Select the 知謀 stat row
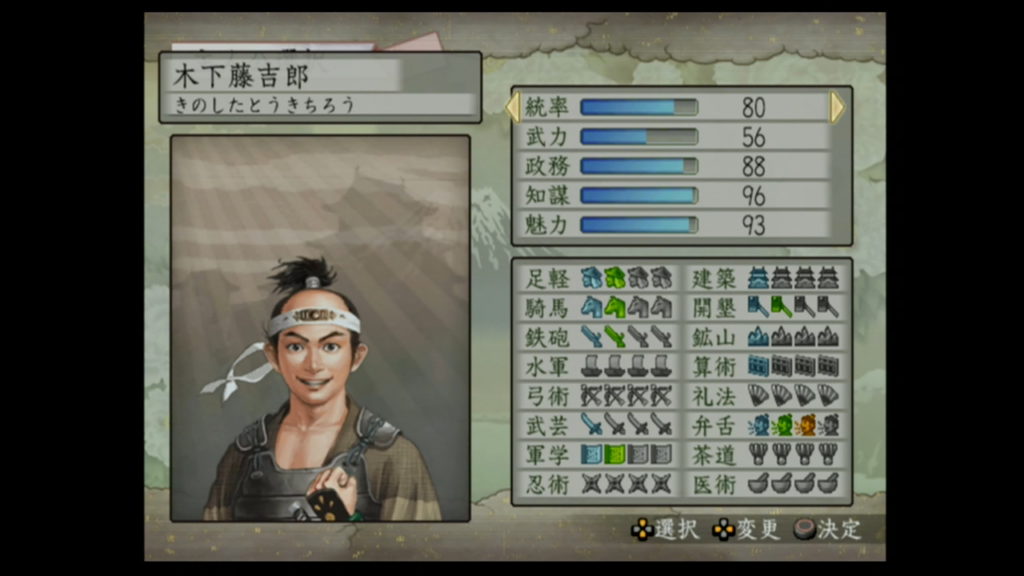The width and height of the screenshot is (1024, 576). (x=680, y=195)
